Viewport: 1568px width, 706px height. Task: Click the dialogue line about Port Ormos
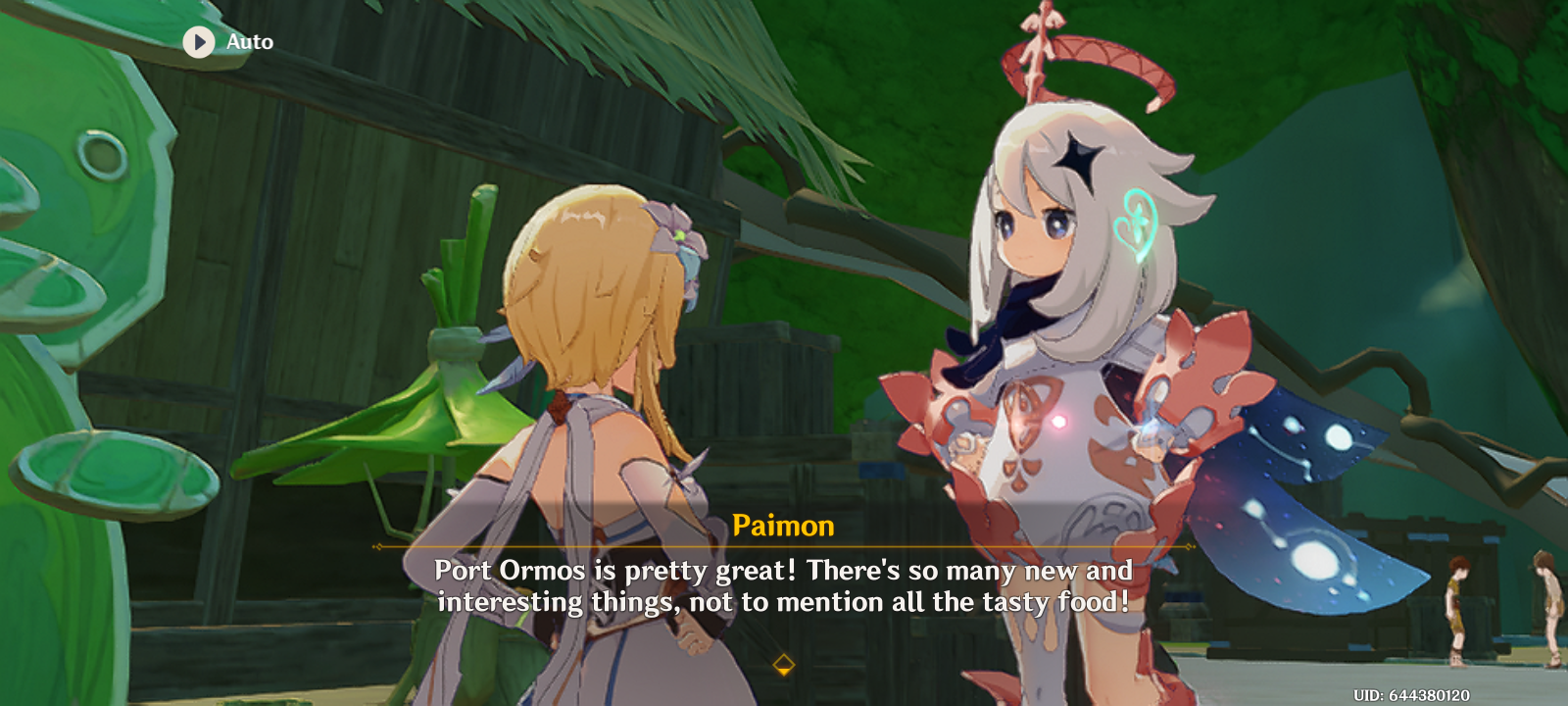coord(783,571)
